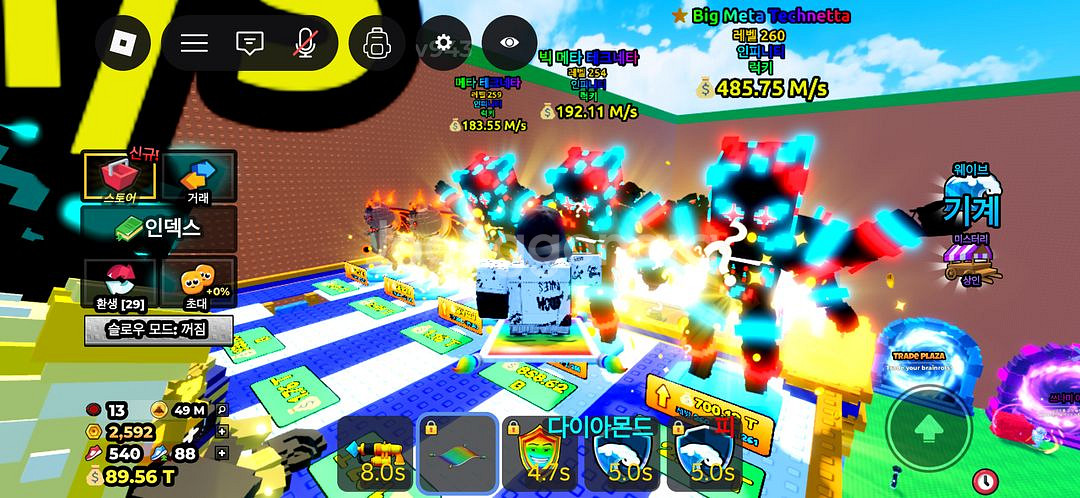Unmute the crossed-out microphone
The image size is (1080, 498).
pos(304,42)
